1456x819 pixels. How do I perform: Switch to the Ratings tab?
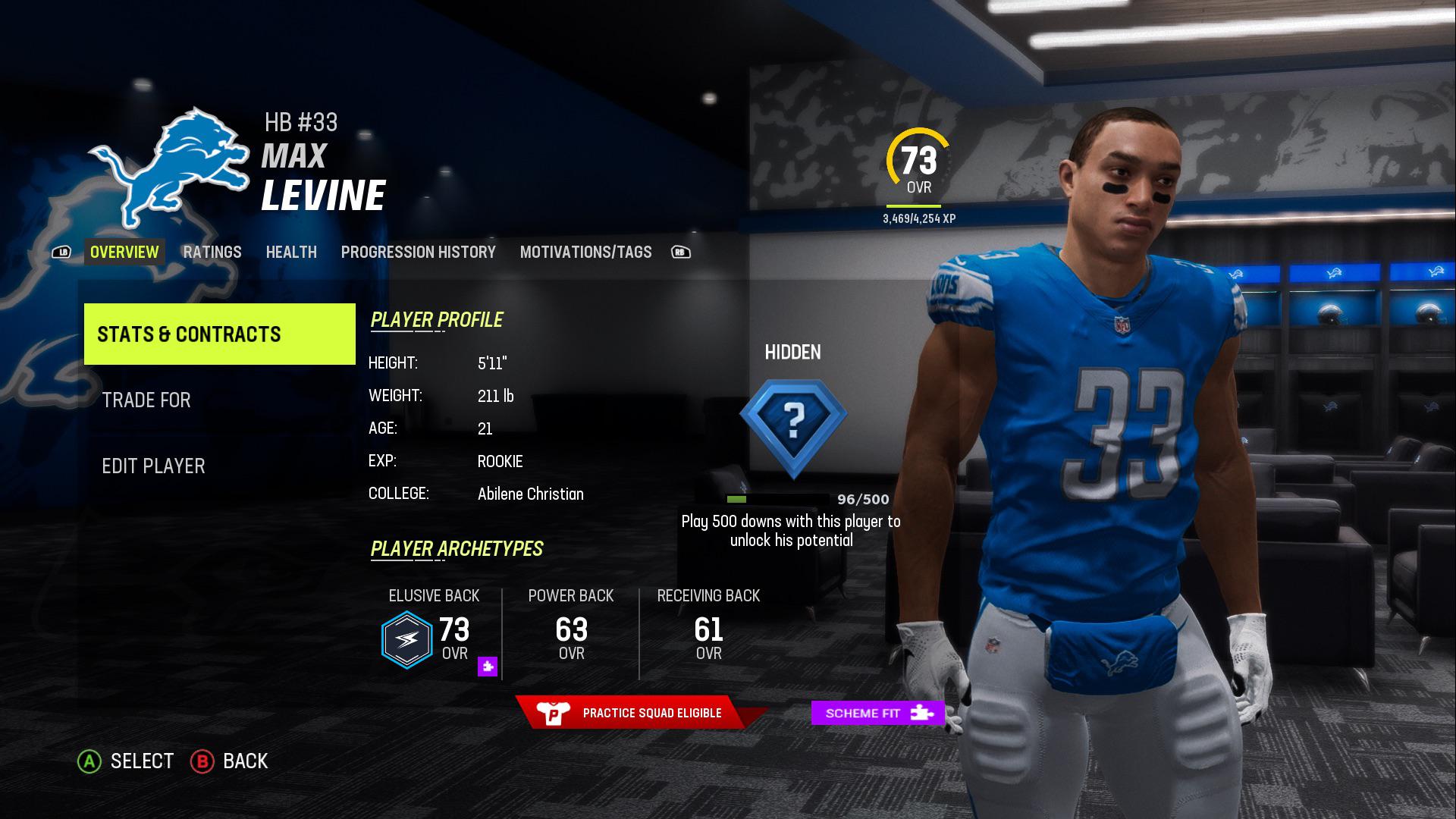[212, 252]
